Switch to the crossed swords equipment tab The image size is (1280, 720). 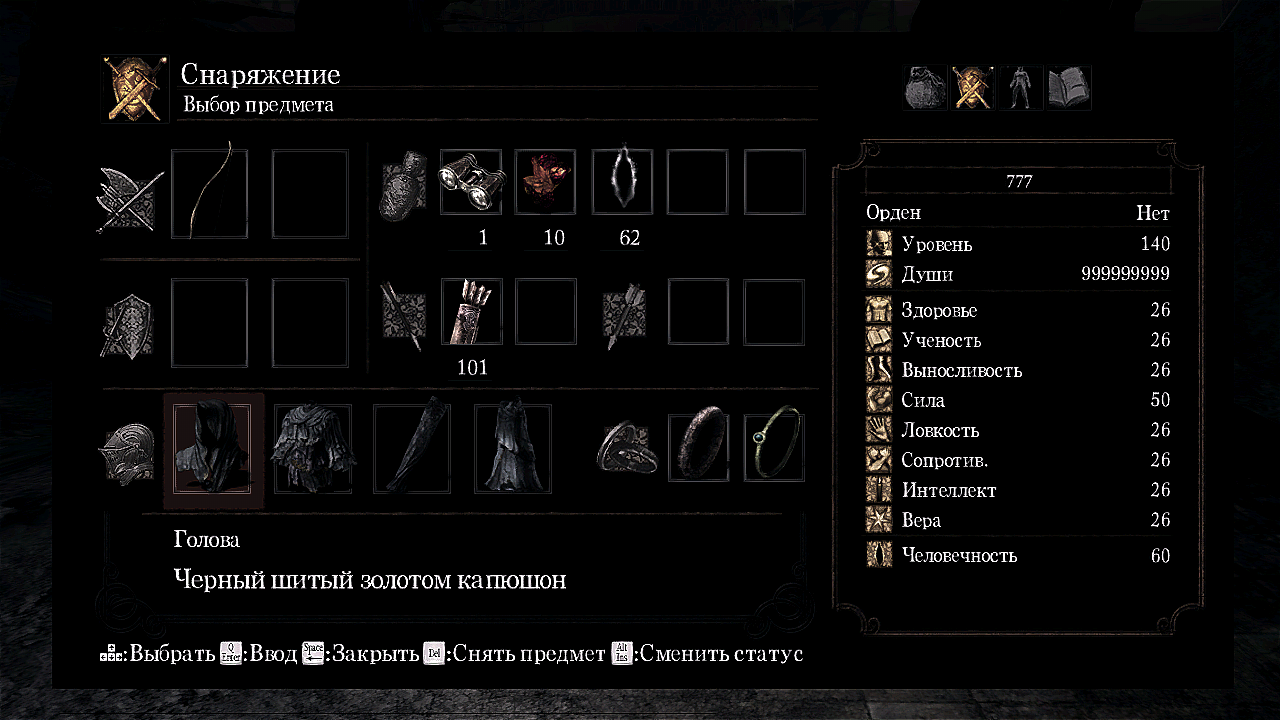[972, 88]
